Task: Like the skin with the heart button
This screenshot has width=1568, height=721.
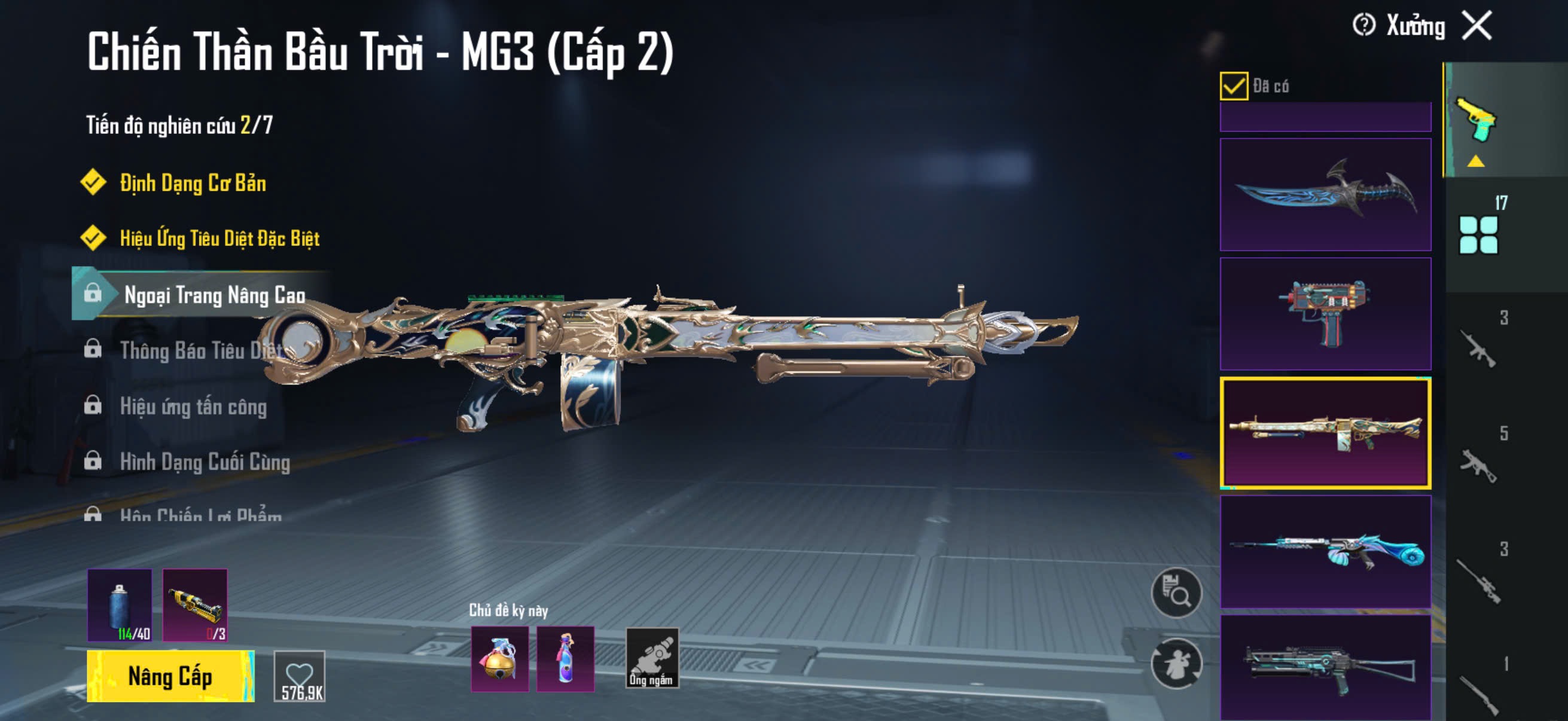Action: [300, 676]
